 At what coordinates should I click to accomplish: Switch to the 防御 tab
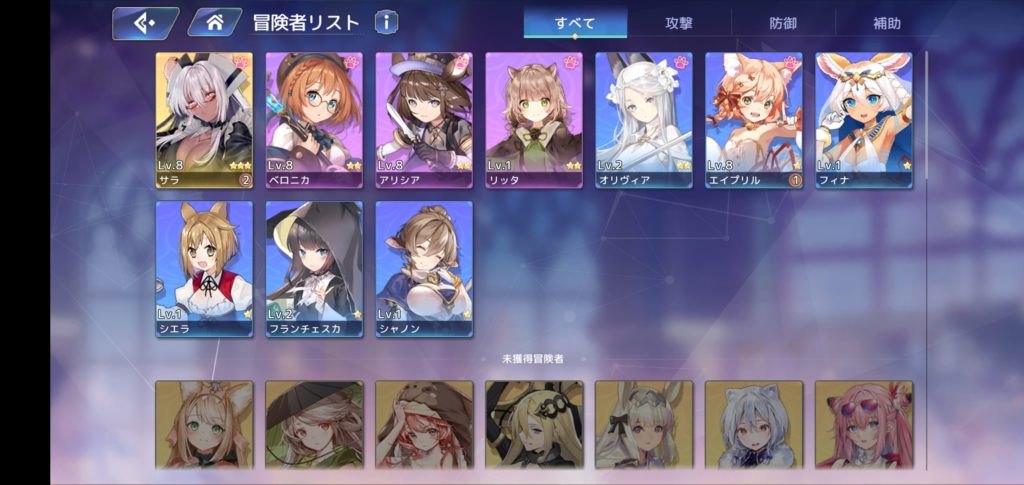point(783,22)
